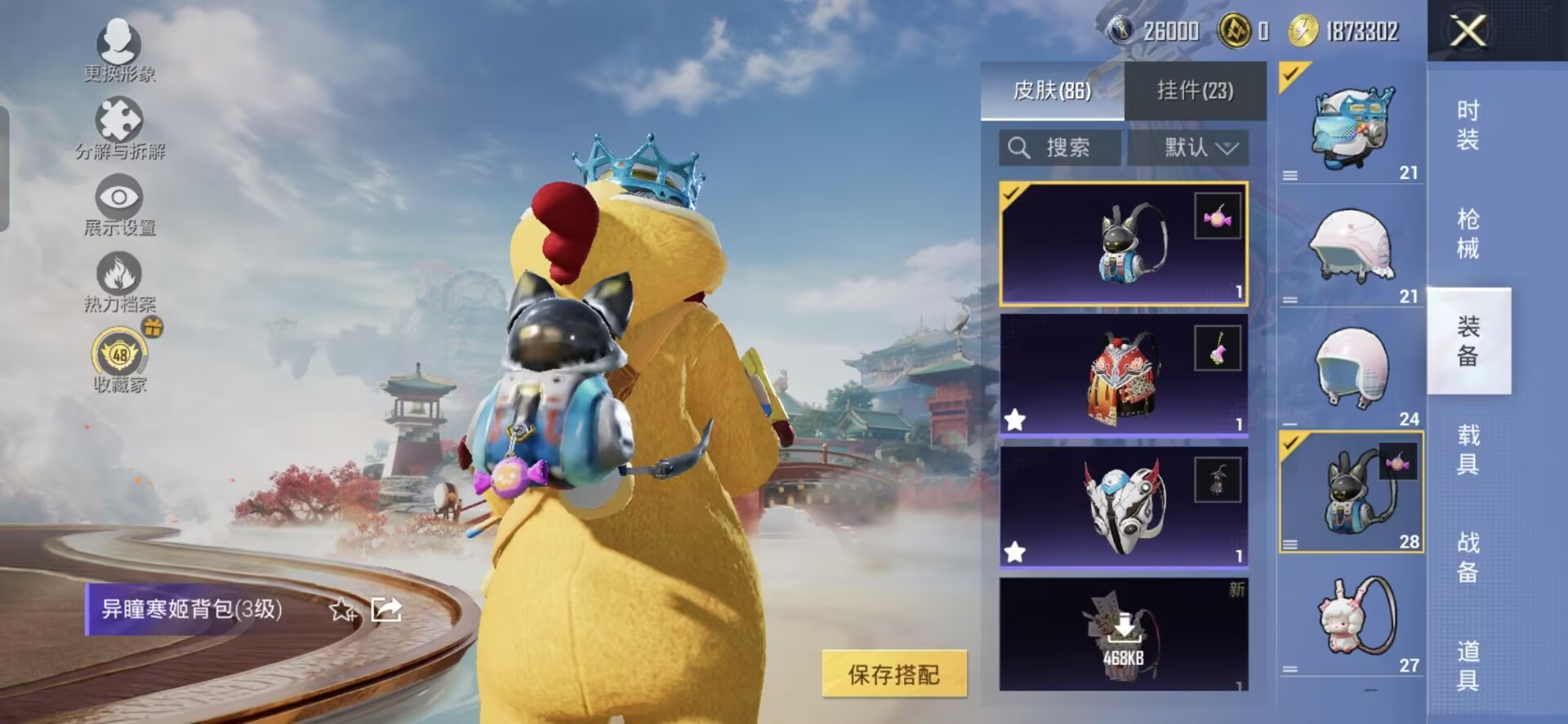This screenshot has height=724, width=1568.
Task: Select the black cat backpack skin
Action: 1123,244
